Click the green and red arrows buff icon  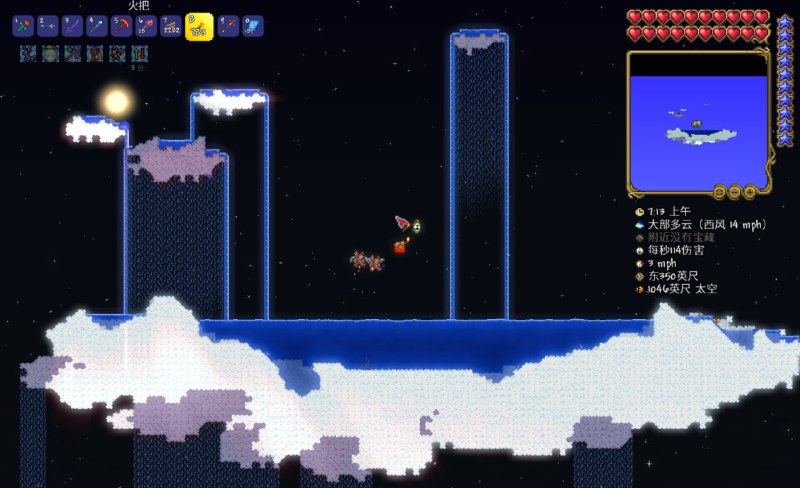[139, 53]
